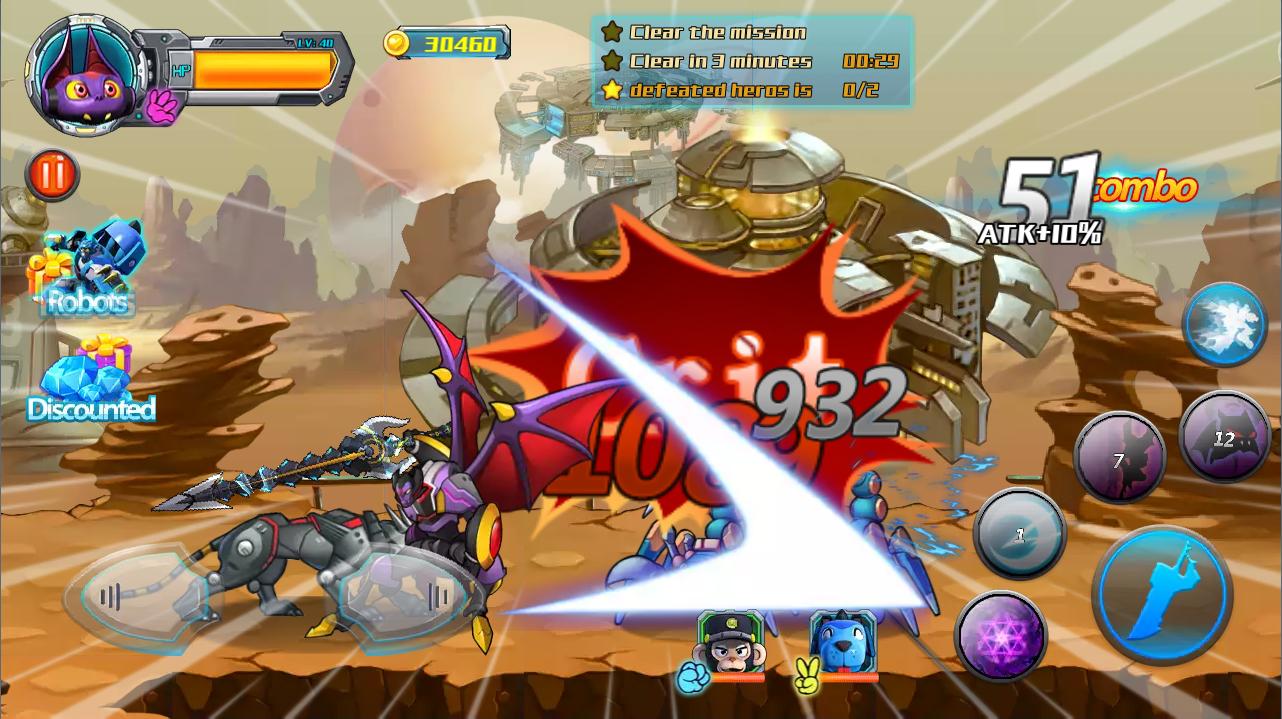Pause the game with the orange button
The width and height of the screenshot is (1282, 719).
52,175
